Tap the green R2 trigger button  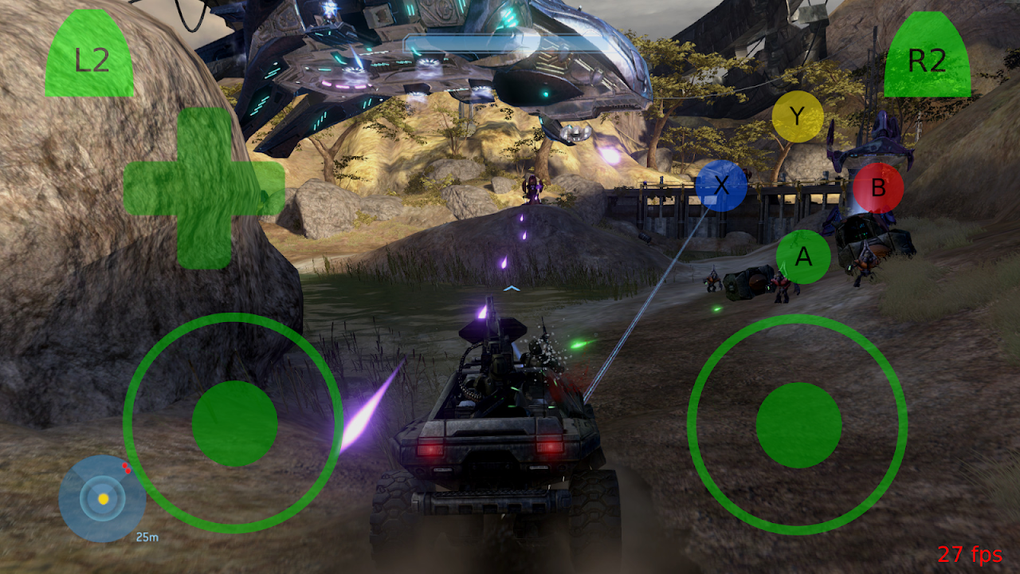click(927, 57)
